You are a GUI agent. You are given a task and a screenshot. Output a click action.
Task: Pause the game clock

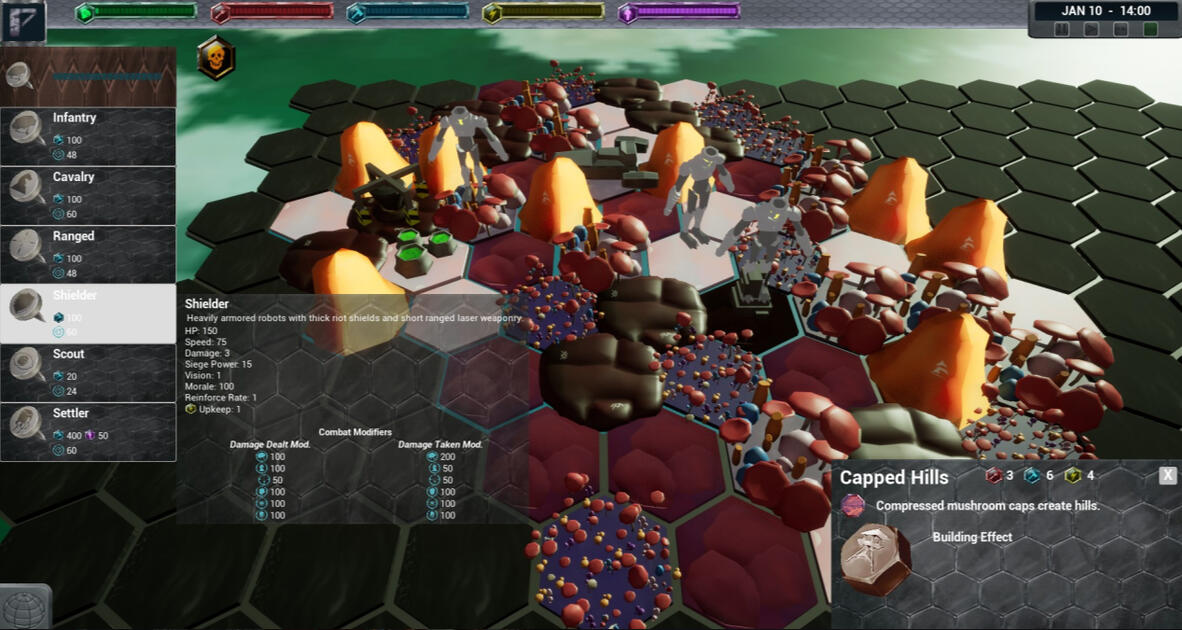pyautogui.click(x=1062, y=30)
